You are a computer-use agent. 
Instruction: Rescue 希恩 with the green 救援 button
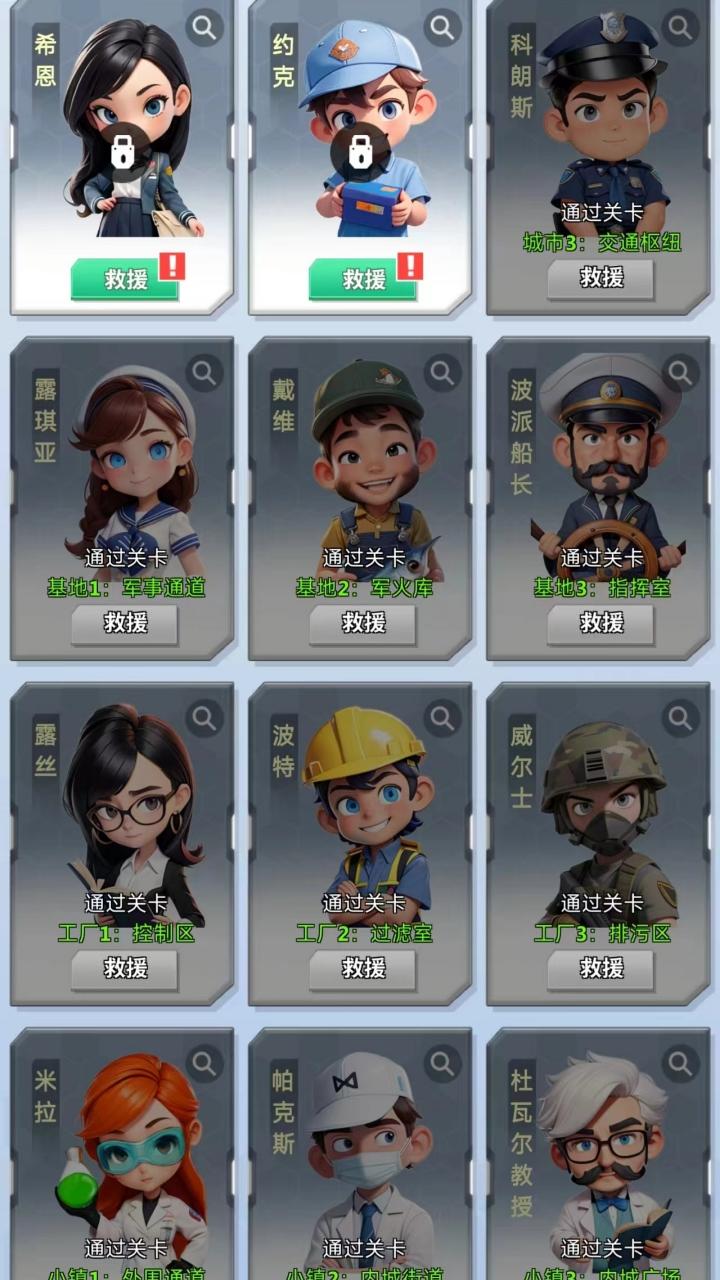pos(125,279)
